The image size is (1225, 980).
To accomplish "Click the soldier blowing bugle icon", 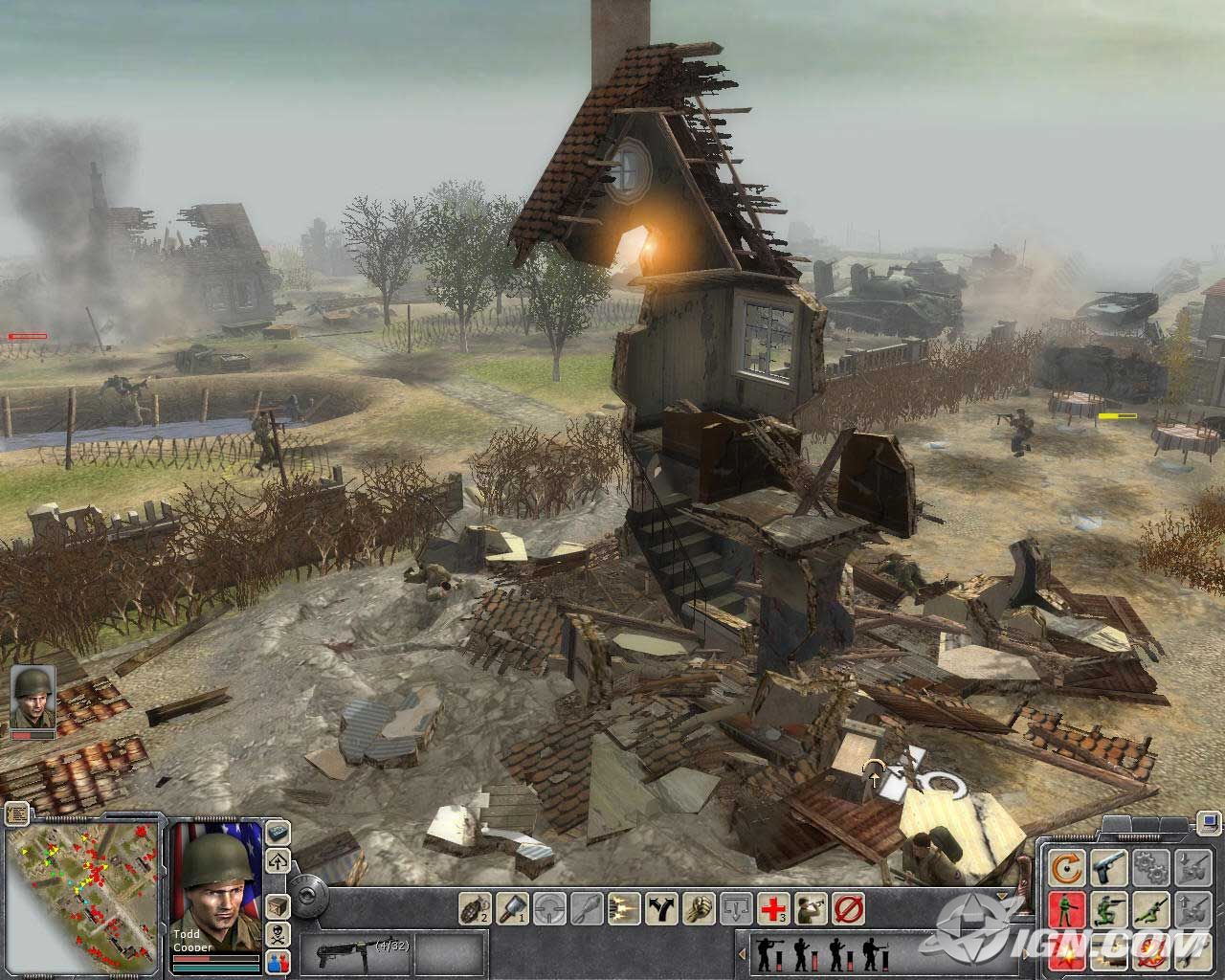I will [x=811, y=906].
